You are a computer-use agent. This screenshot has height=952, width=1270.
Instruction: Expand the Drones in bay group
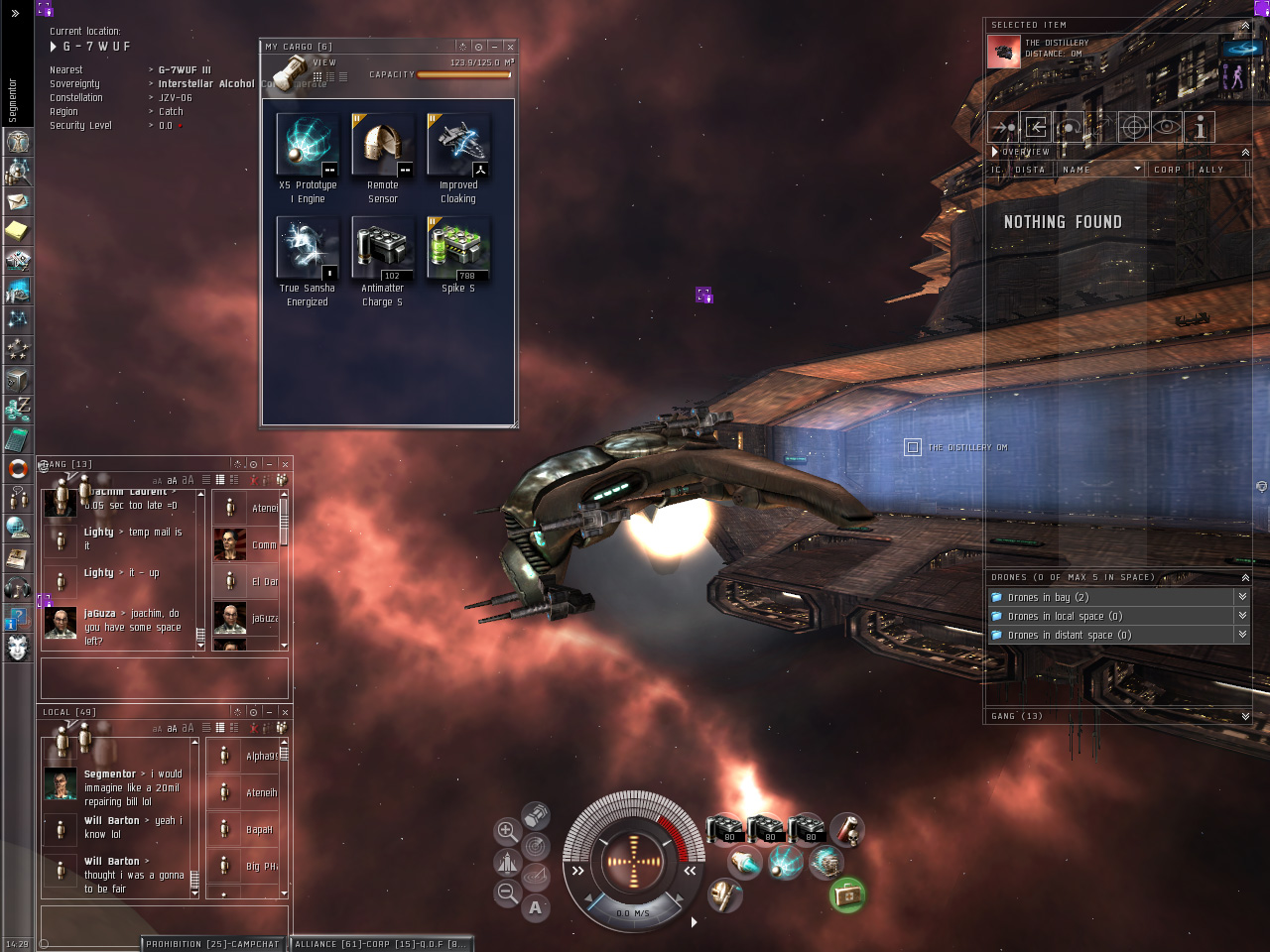[x=1241, y=597]
